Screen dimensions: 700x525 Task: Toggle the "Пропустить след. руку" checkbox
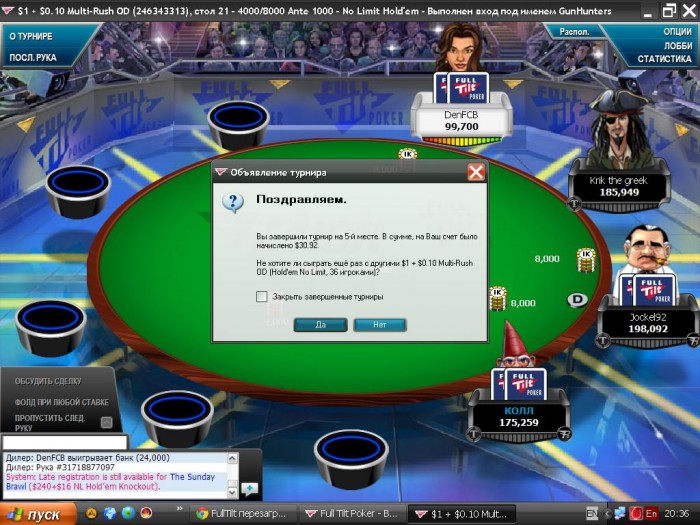click(106, 422)
